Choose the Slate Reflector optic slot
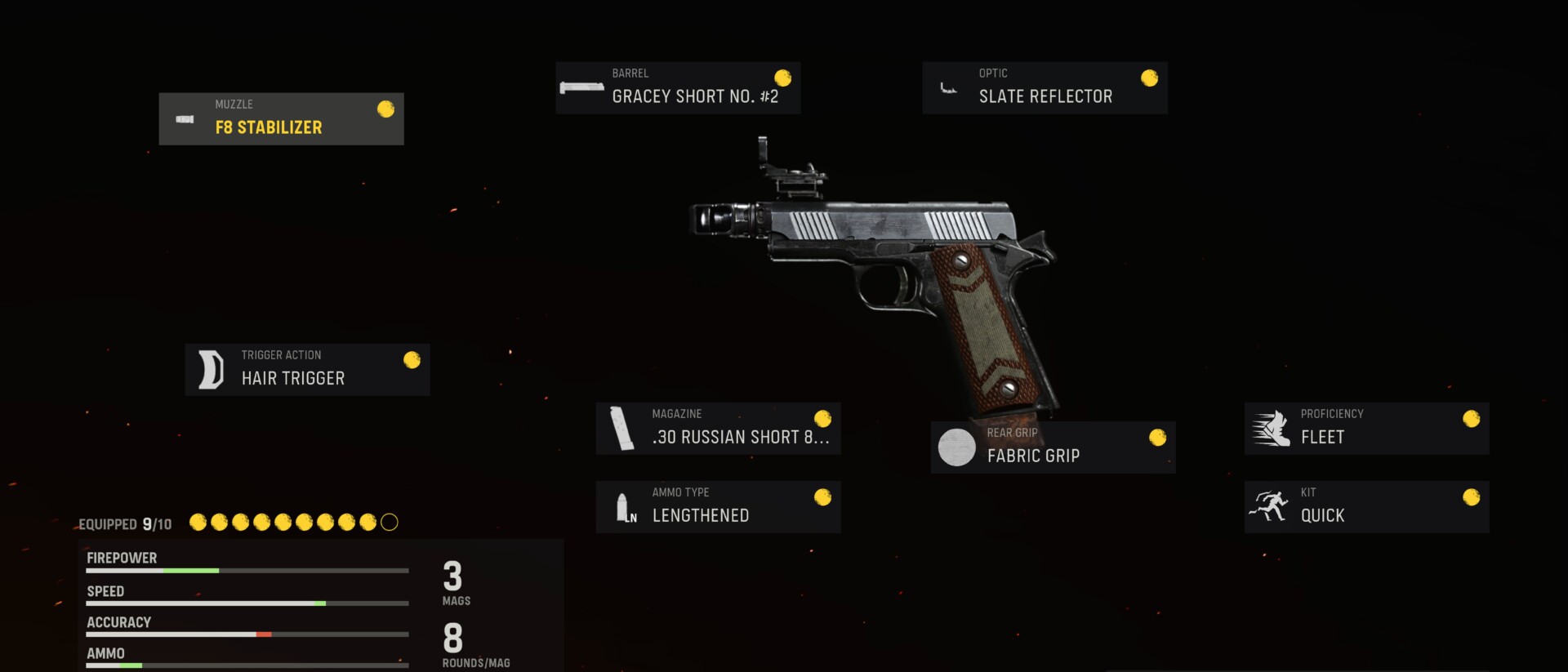This screenshot has width=1568, height=672. (x=1045, y=88)
